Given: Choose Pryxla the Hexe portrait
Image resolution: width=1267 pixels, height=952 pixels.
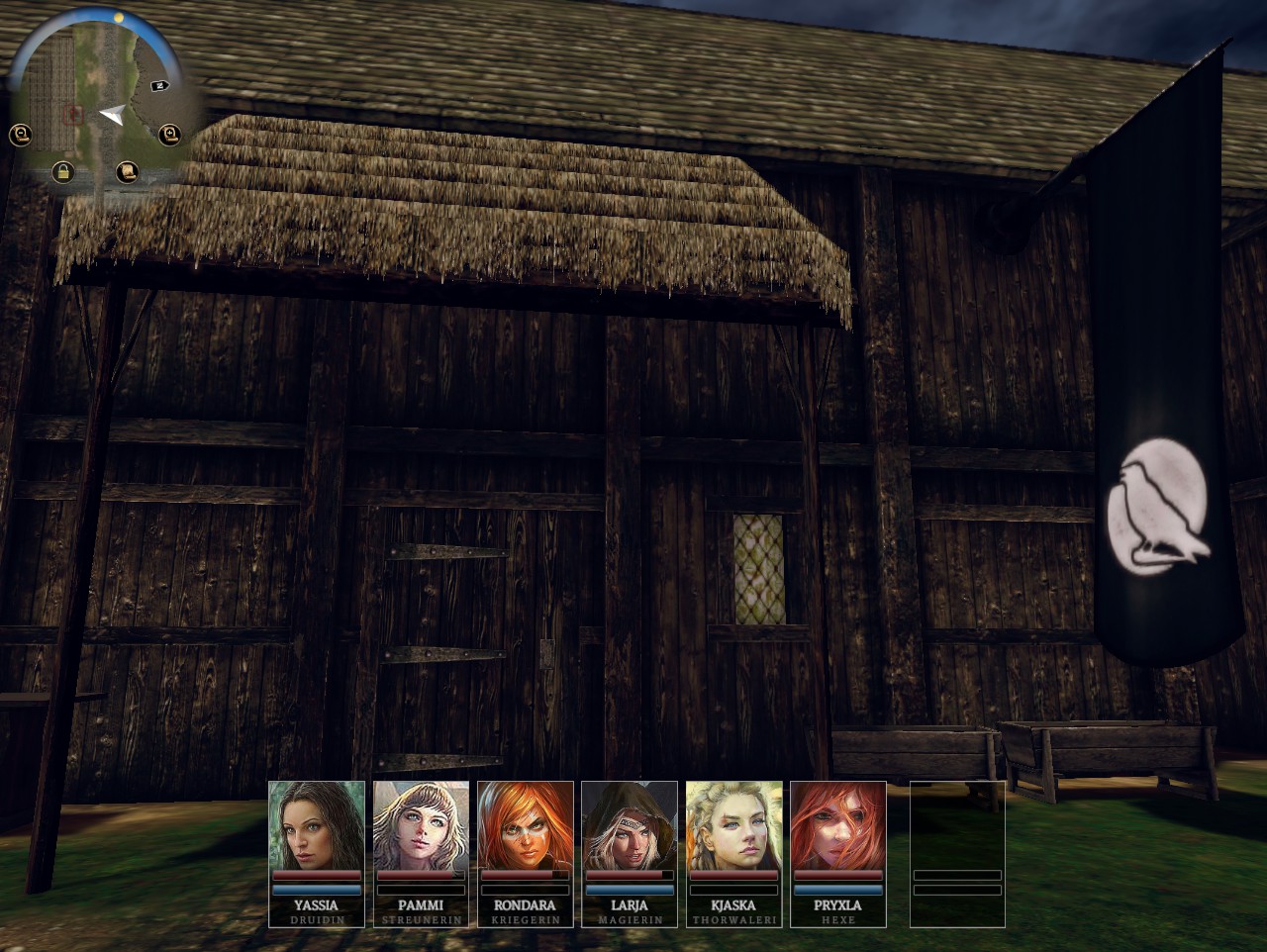Looking at the screenshot, I should pos(838,825).
